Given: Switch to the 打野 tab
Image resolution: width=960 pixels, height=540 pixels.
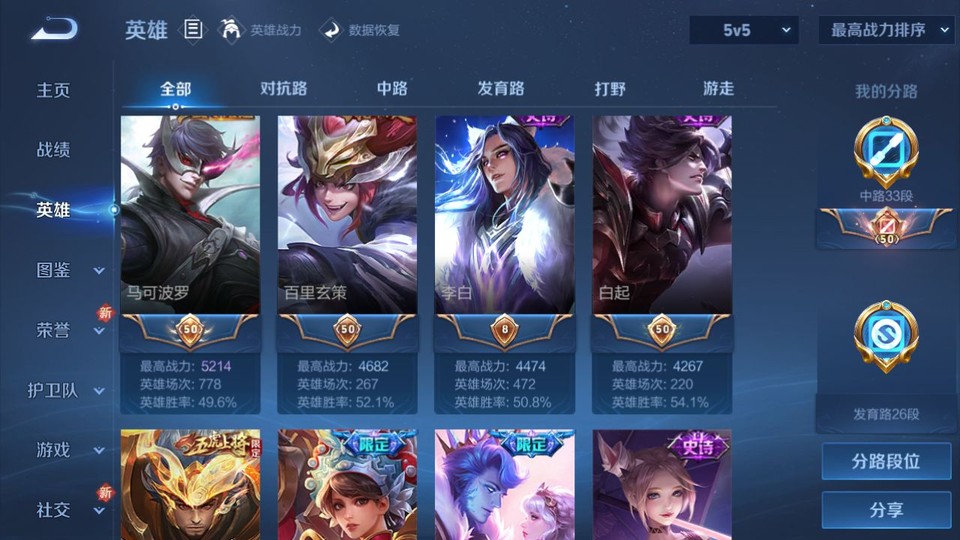Looking at the screenshot, I should click(610, 89).
